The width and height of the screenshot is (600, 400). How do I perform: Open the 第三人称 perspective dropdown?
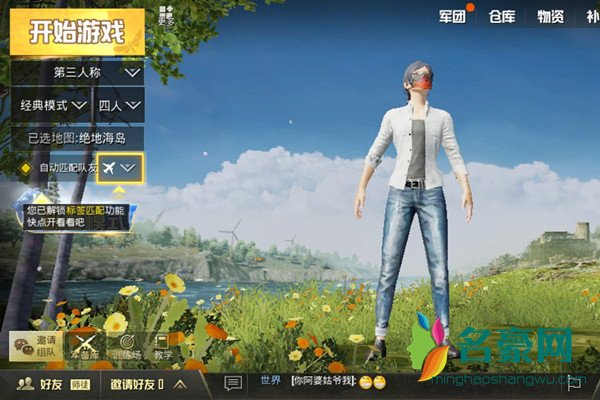coord(98,72)
